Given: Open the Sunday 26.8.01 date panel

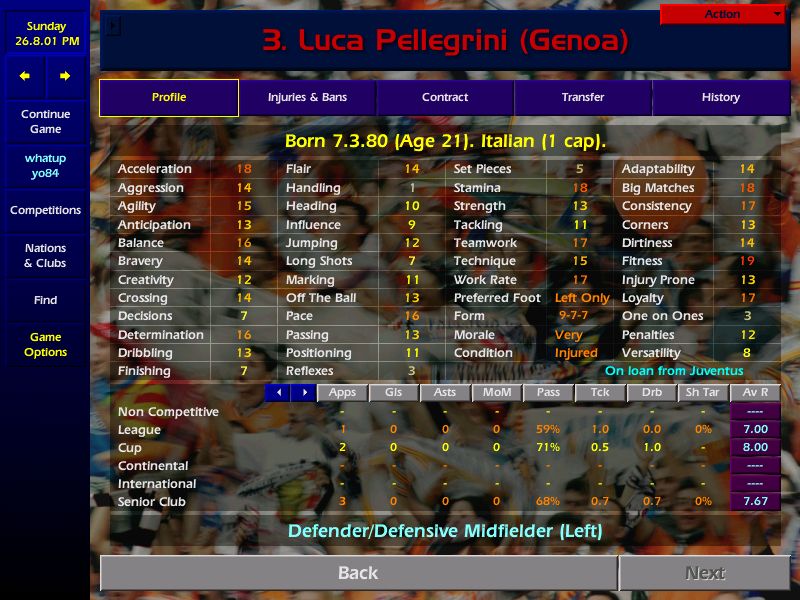Looking at the screenshot, I should [x=45, y=34].
